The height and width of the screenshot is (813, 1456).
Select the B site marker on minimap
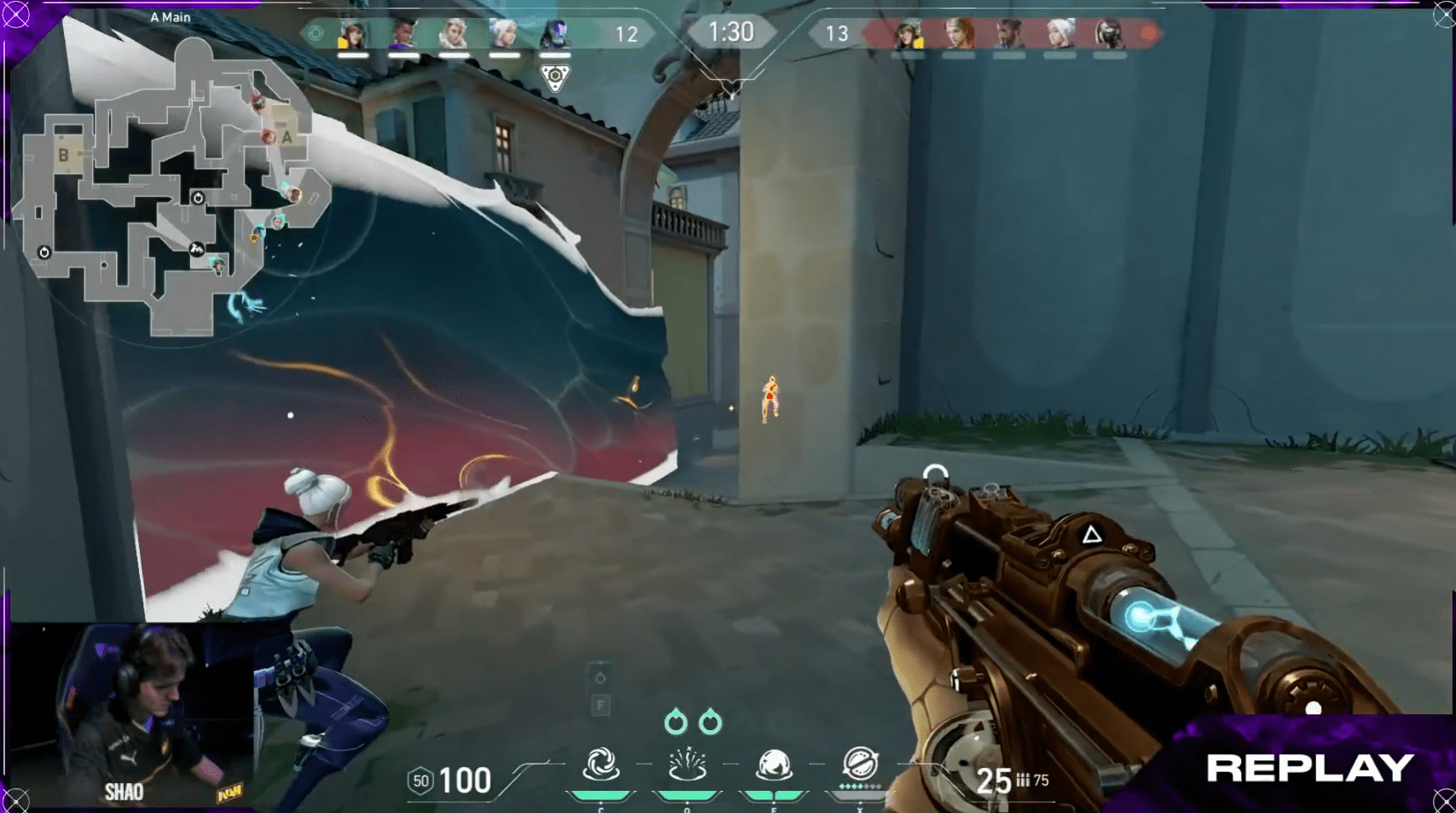(63, 155)
